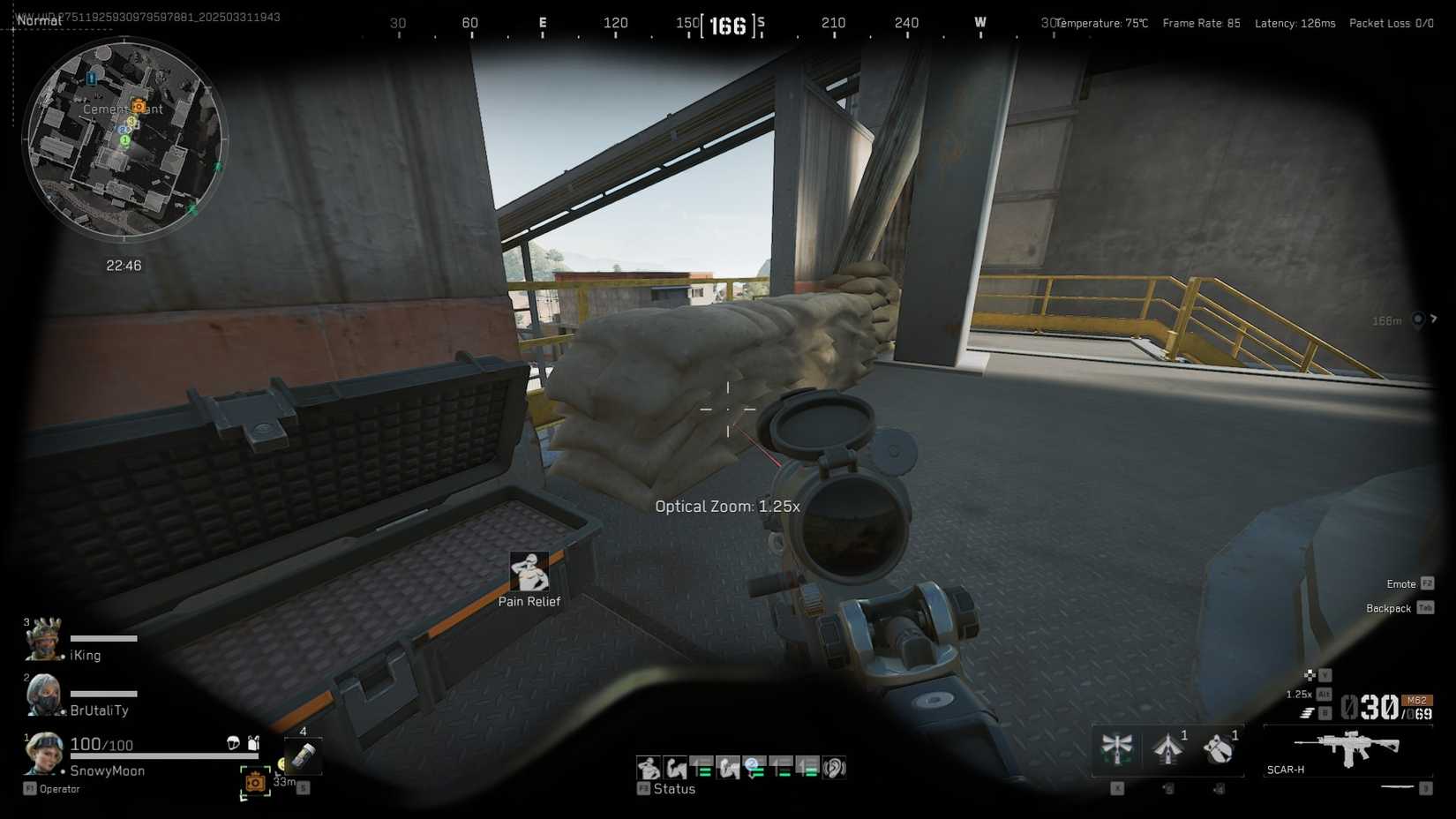
Task: Toggle the muscle strength status effect icon
Action: (674, 767)
